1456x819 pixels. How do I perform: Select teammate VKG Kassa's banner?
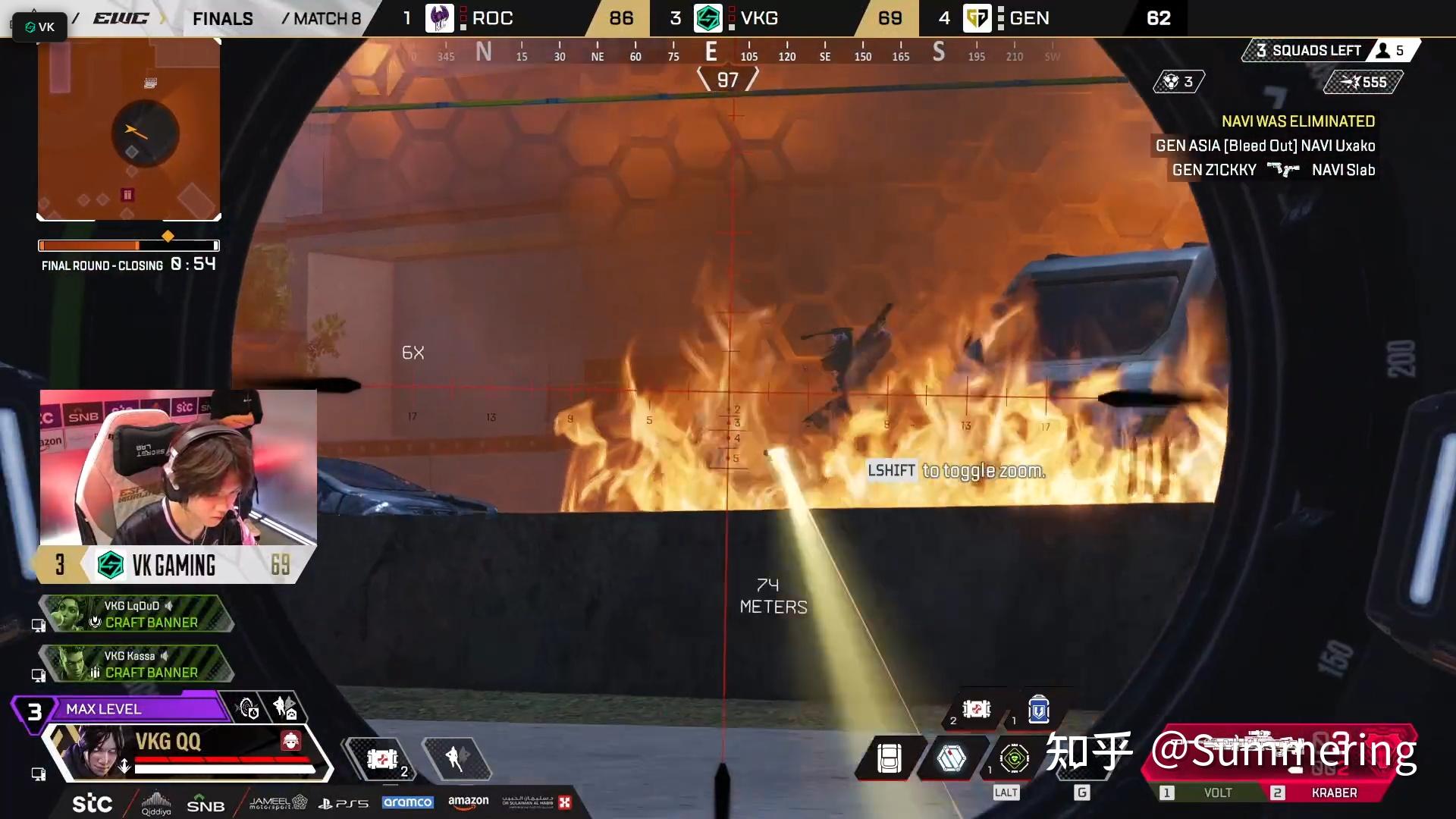pos(136,664)
